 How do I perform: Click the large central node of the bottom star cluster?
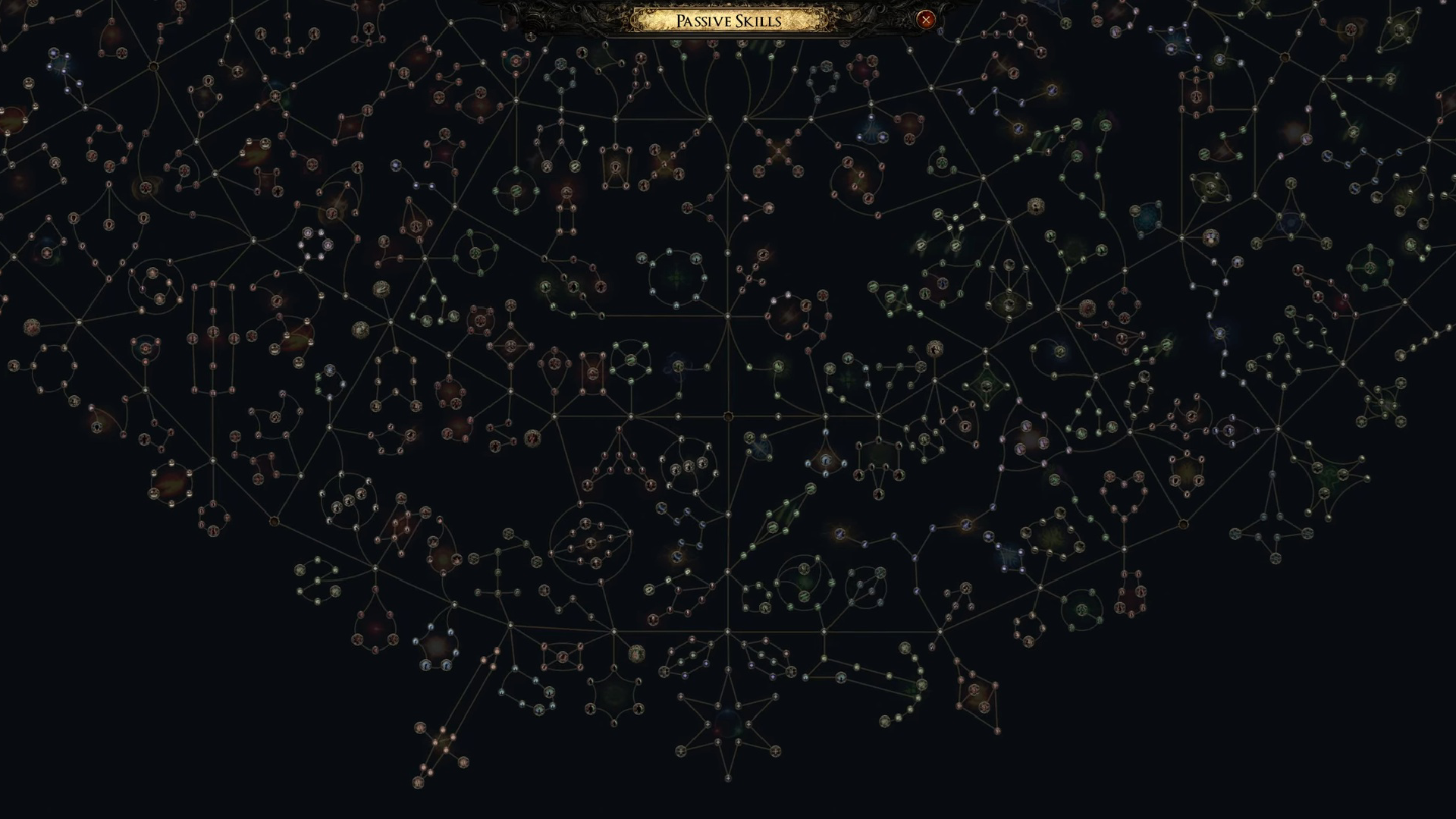point(728,723)
